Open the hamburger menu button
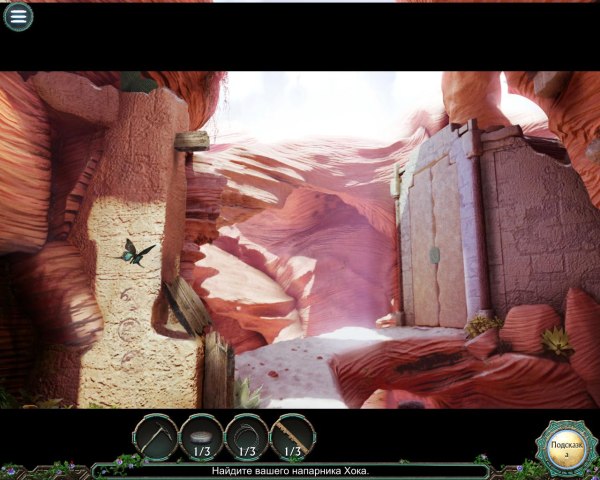600x480 pixels. (x=18, y=16)
